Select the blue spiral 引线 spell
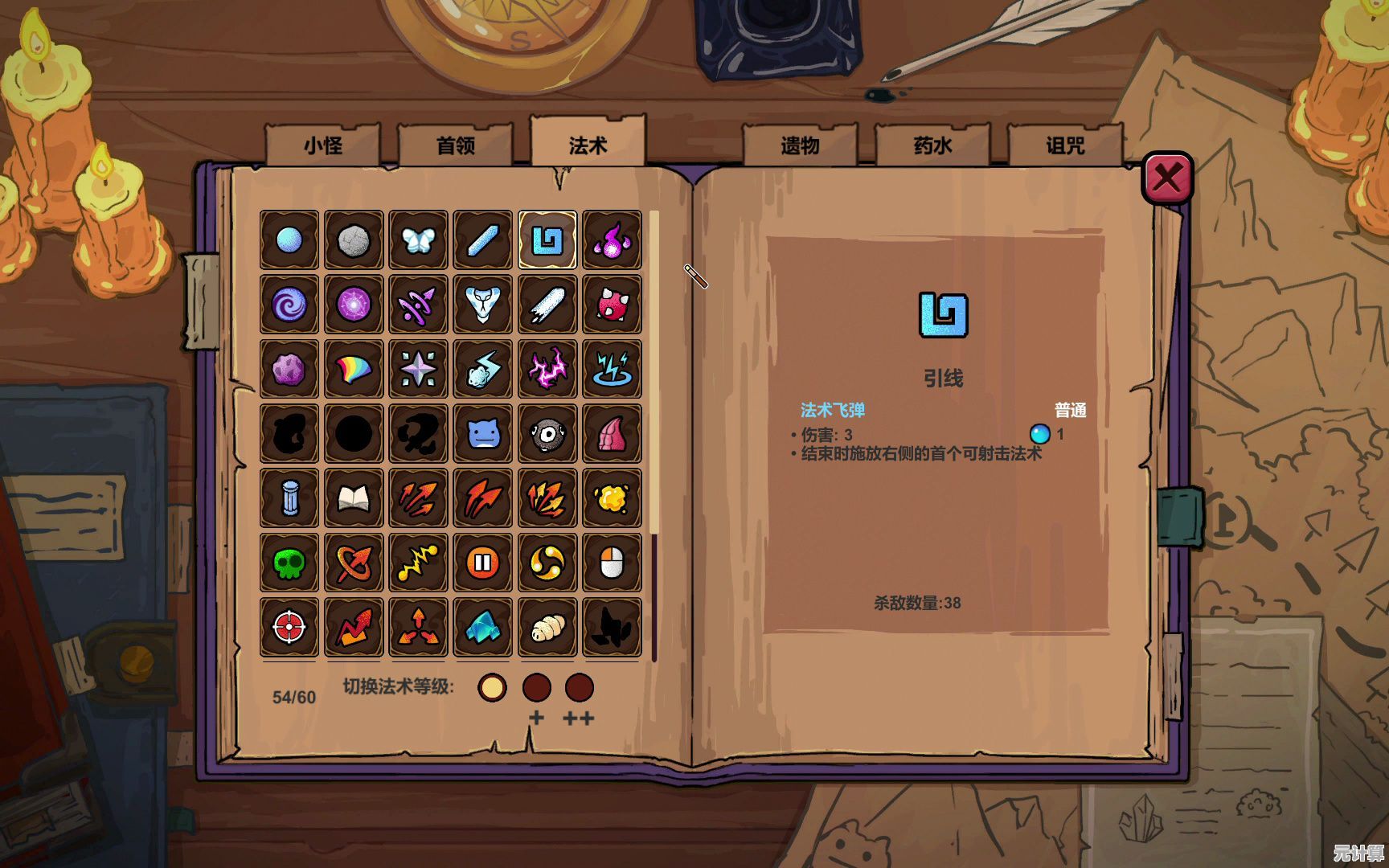Image resolution: width=1389 pixels, height=868 pixels. 547,240
